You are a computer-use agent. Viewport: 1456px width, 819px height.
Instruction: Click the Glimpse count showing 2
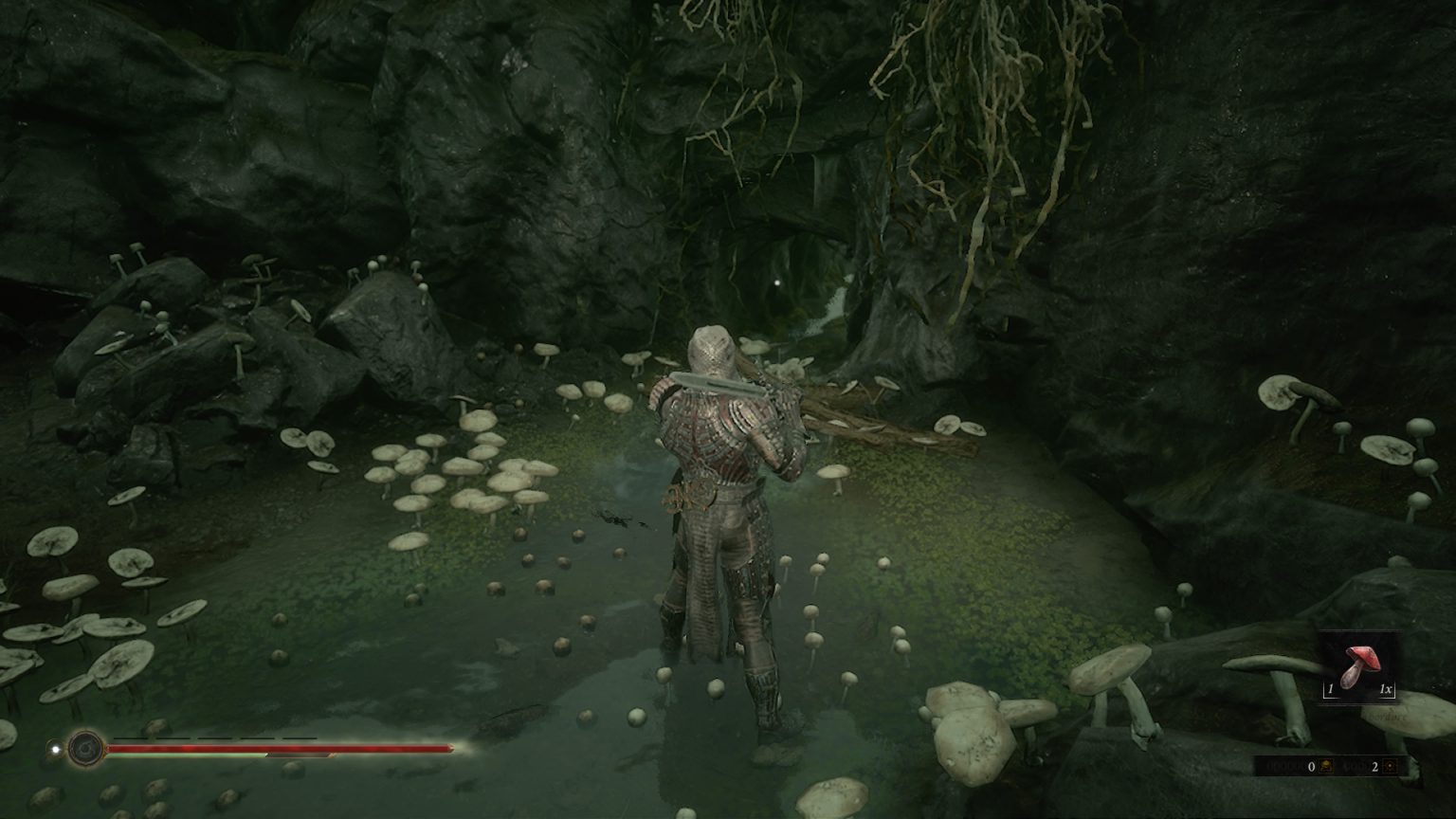coord(1375,766)
